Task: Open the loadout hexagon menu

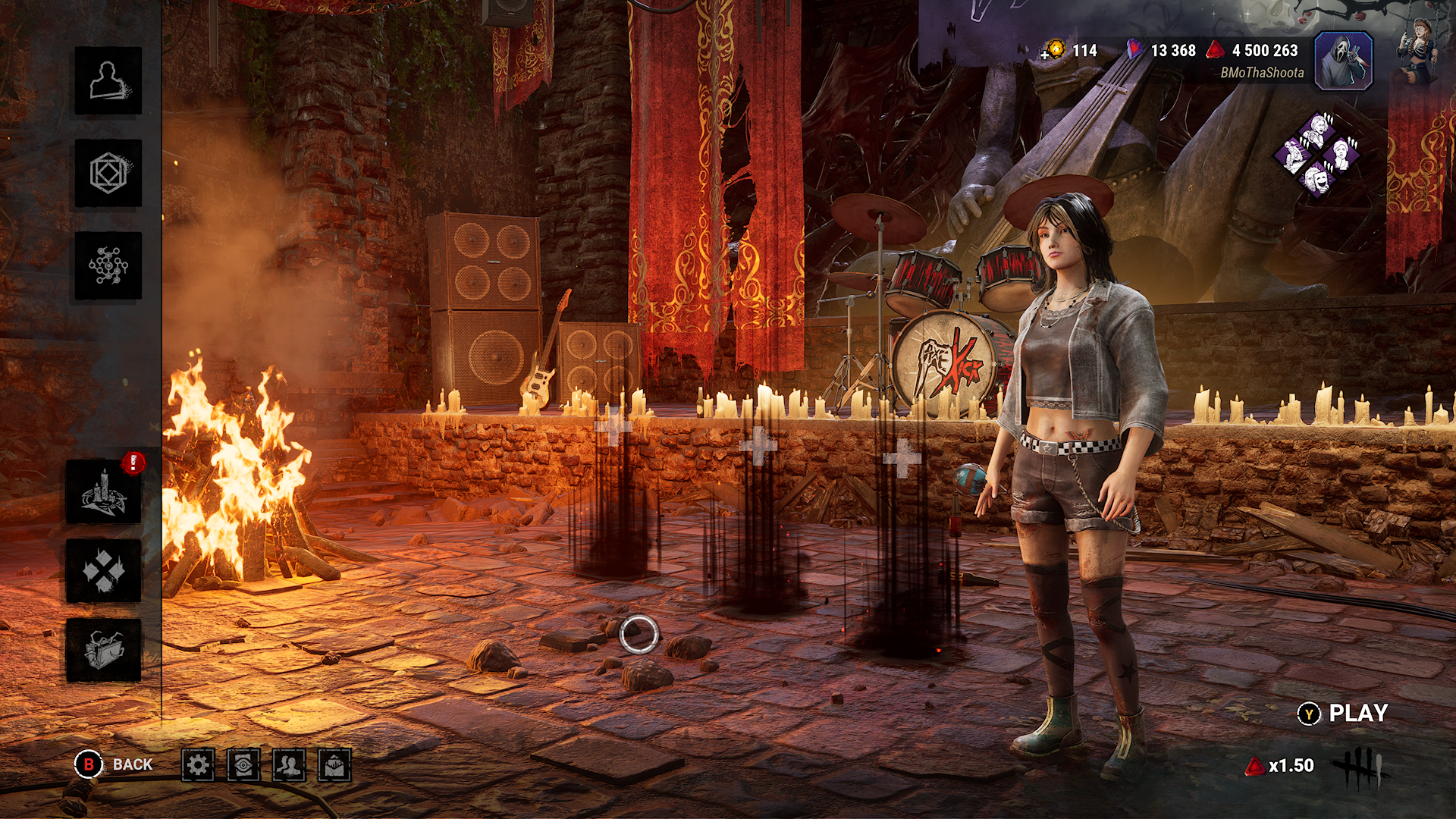Action: (x=108, y=174)
